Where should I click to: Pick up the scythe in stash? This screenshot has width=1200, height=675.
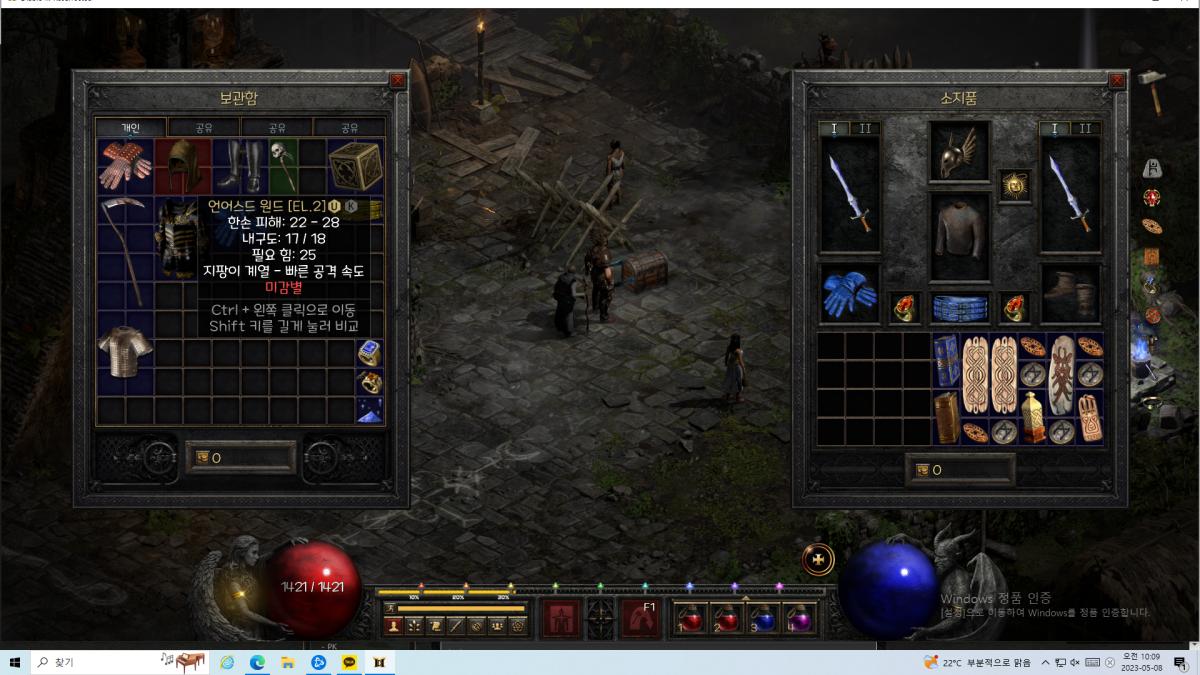(125, 250)
